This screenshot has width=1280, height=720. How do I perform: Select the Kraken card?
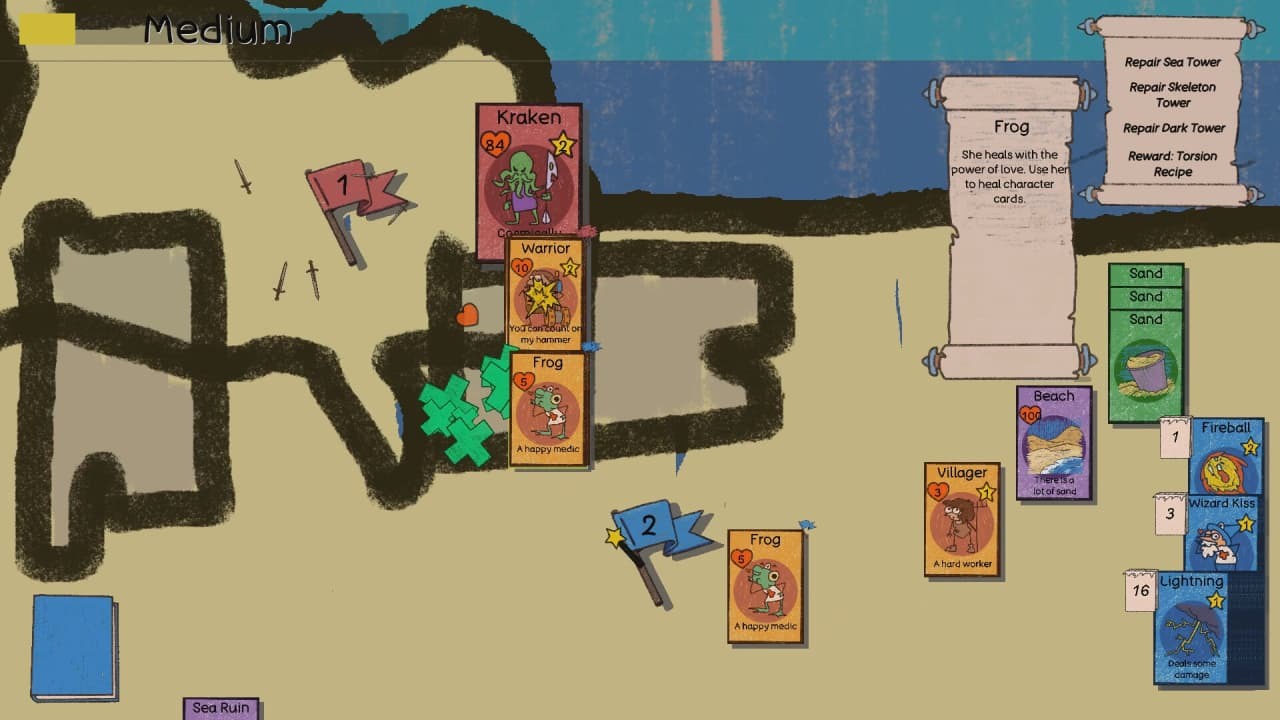[x=527, y=170]
